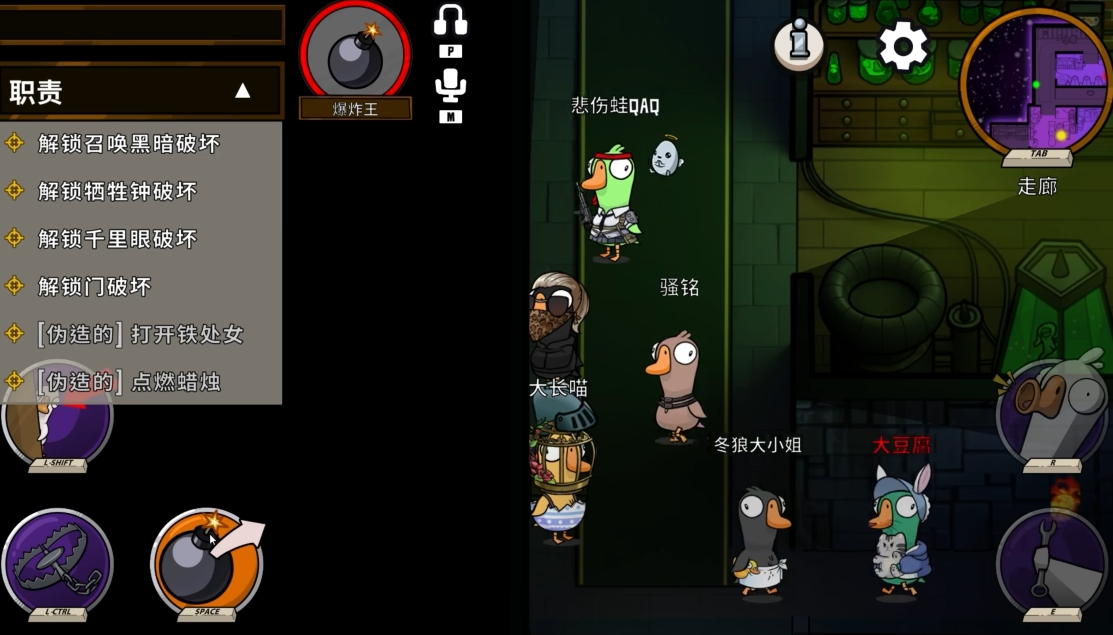The height and width of the screenshot is (635, 1113).
Task: Open the gear settings menu
Action: [x=903, y=46]
